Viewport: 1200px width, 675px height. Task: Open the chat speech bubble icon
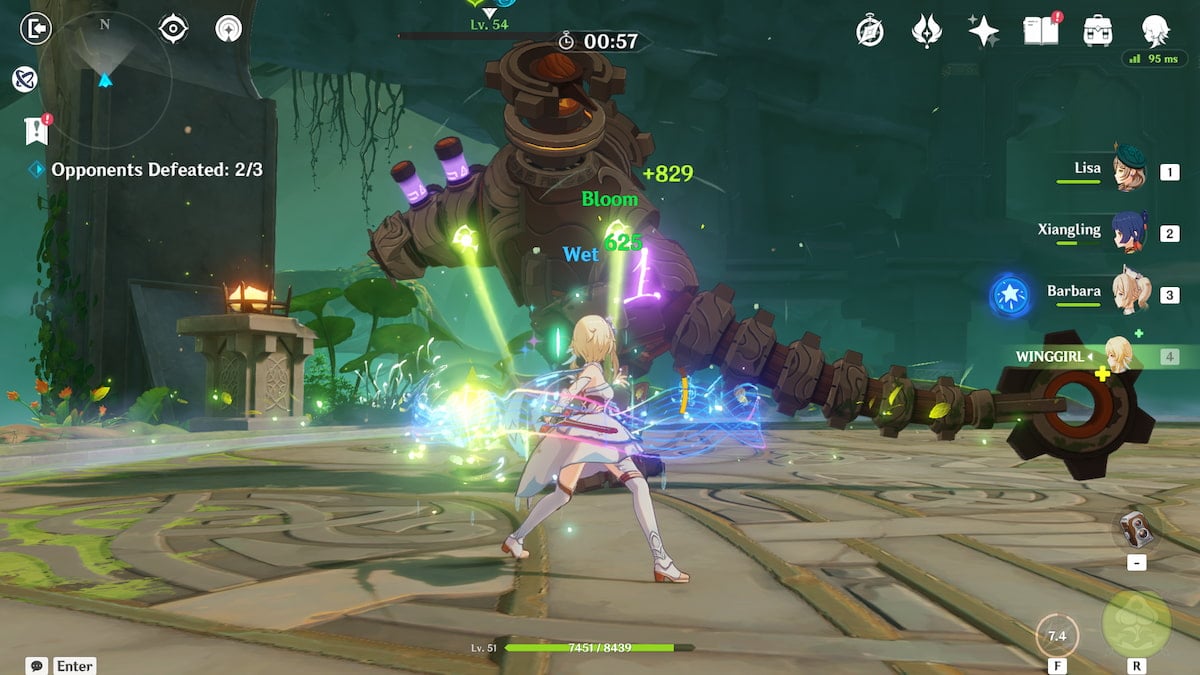pyautogui.click(x=37, y=665)
